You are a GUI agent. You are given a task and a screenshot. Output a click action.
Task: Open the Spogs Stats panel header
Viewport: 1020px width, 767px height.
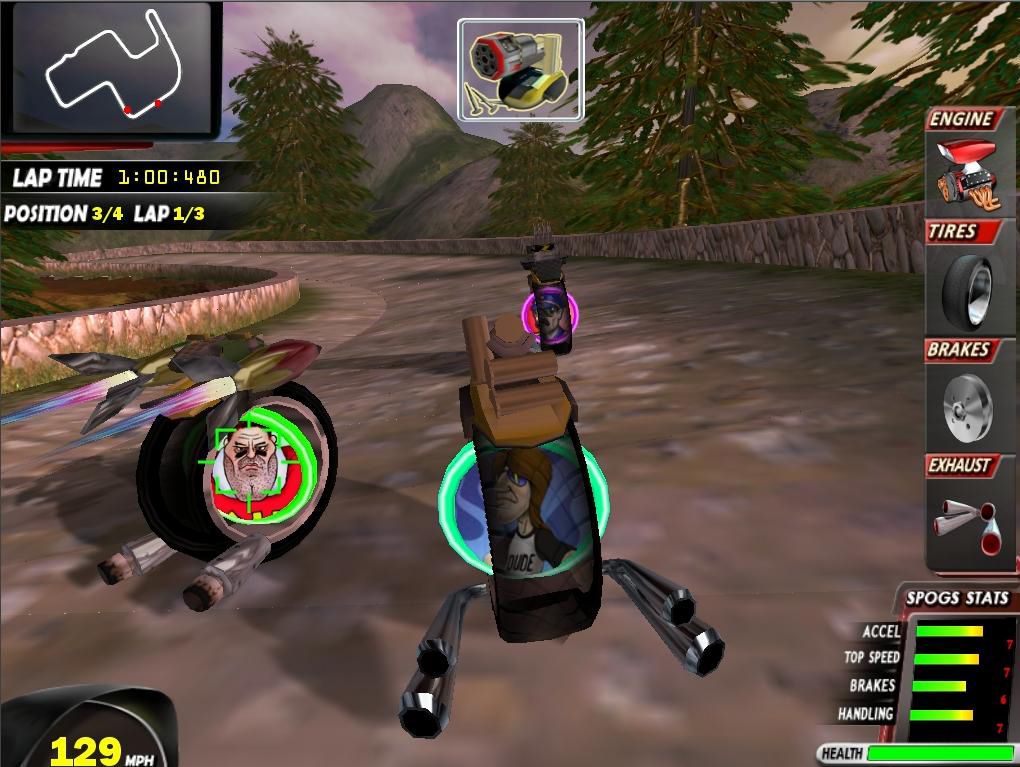(x=956, y=599)
